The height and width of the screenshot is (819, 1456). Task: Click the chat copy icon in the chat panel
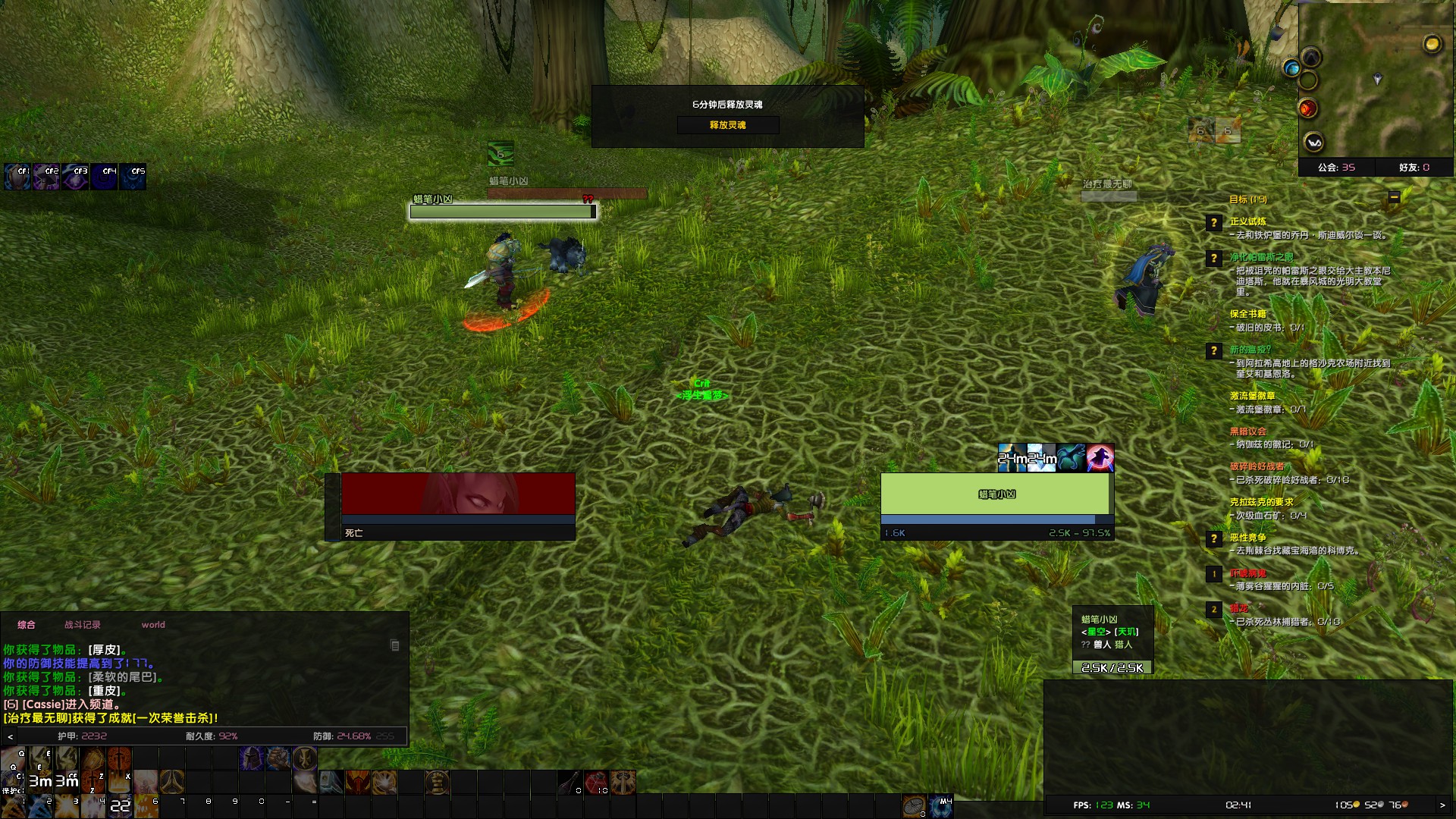[394, 645]
